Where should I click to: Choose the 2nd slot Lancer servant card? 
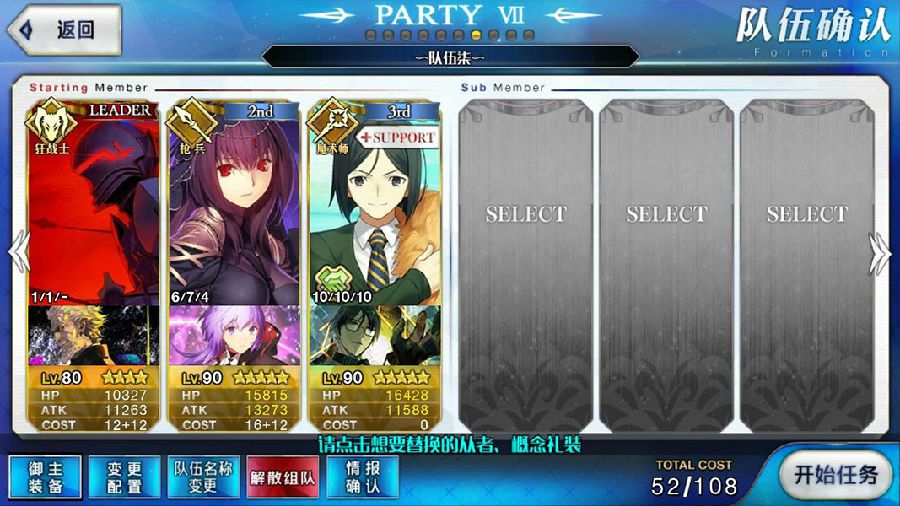[x=233, y=200]
